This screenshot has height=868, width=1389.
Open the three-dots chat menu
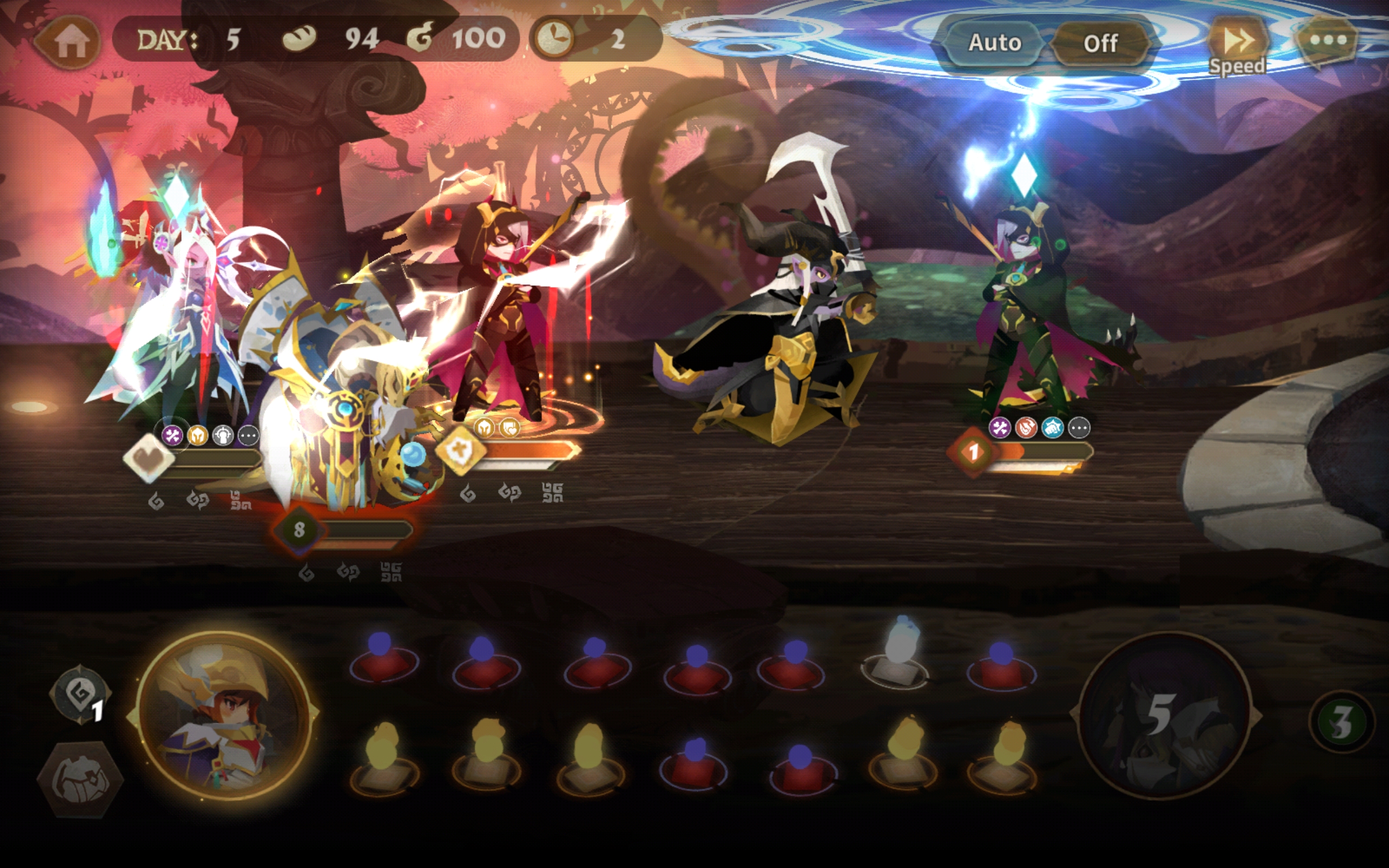pyautogui.click(x=1328, y=40)
